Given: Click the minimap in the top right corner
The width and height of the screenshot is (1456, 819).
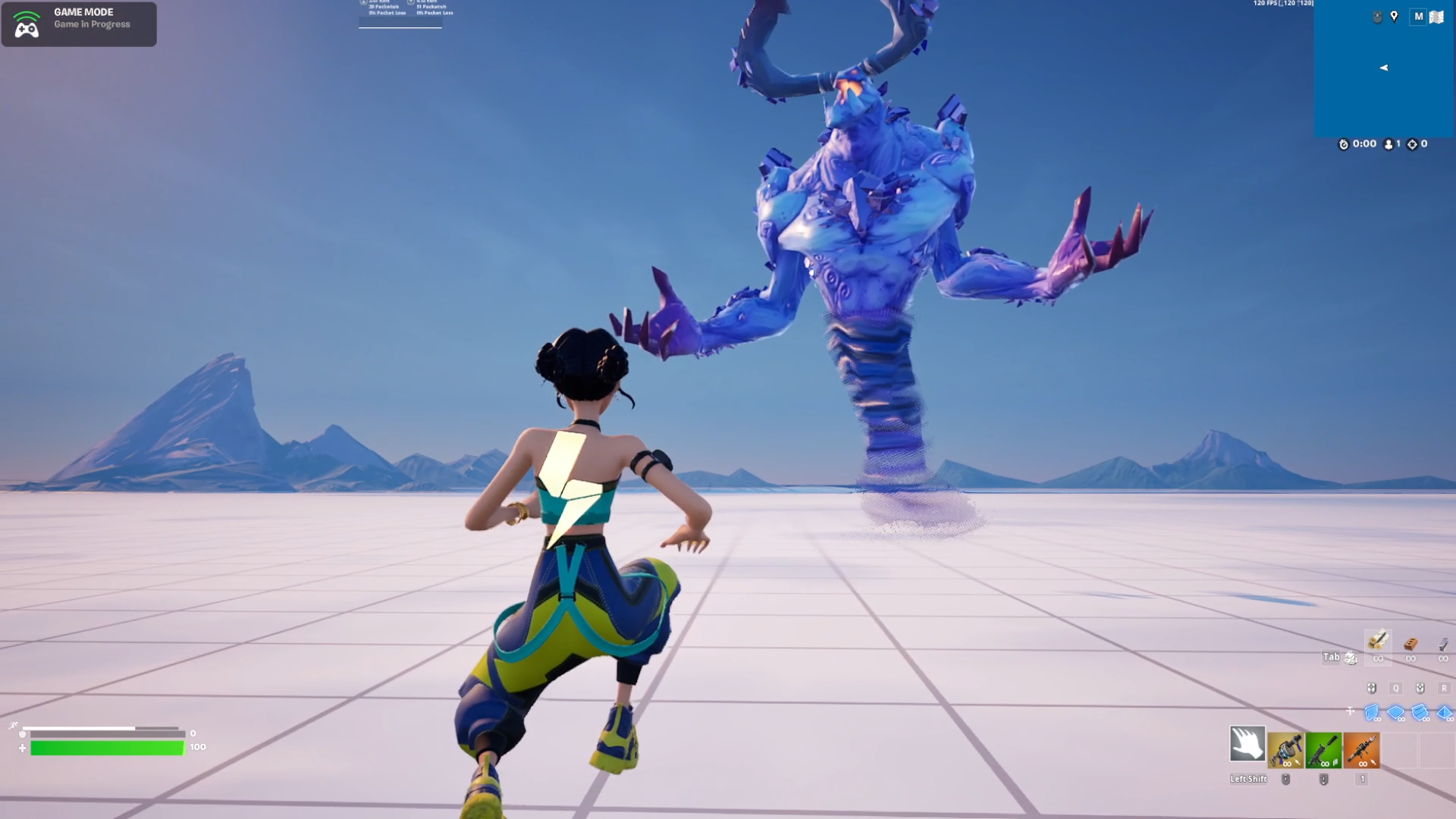Looking at the screenshot, I should tap(1384, 68).
